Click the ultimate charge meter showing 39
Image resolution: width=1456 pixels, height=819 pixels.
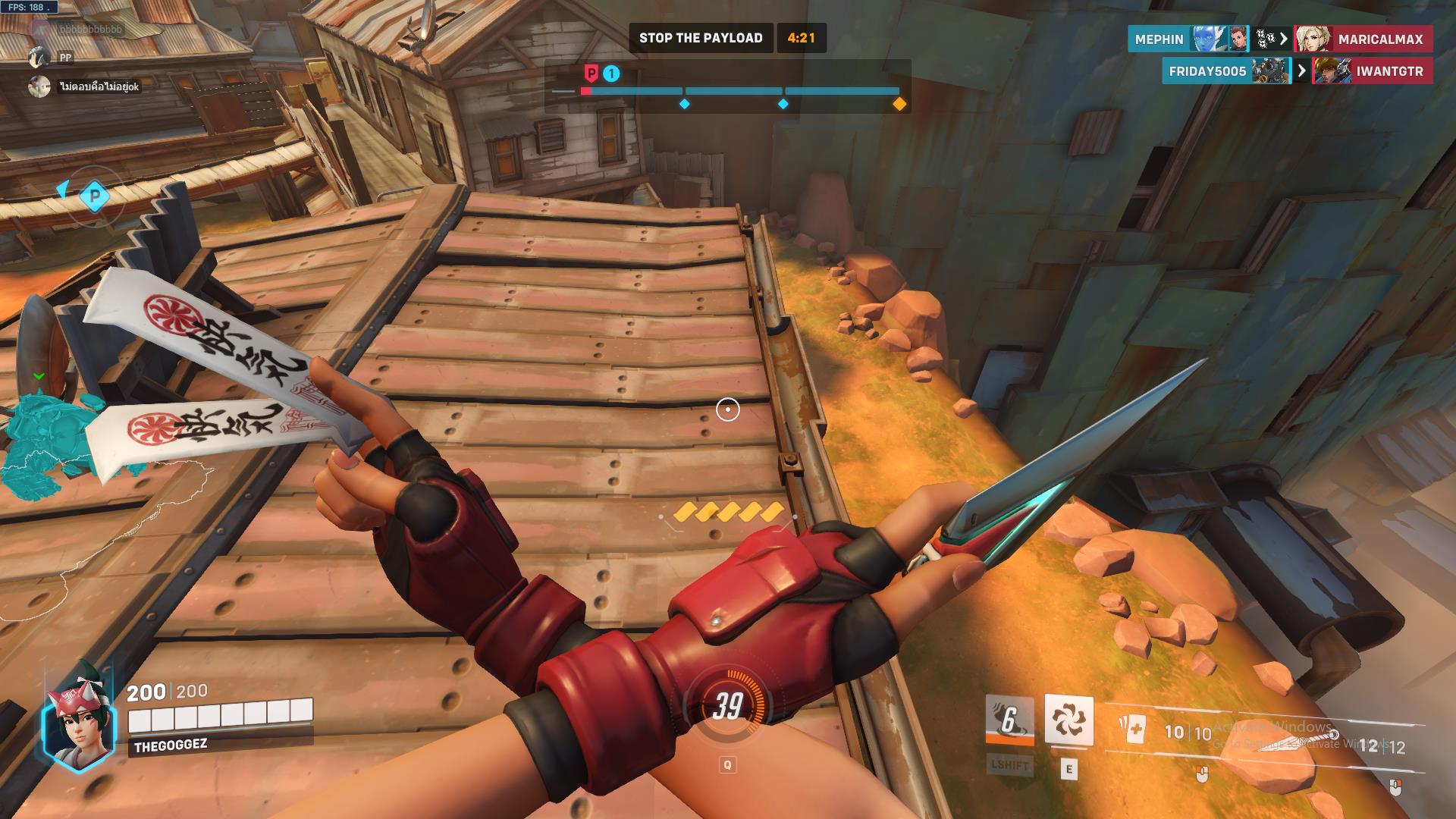[x=726, y=707]
